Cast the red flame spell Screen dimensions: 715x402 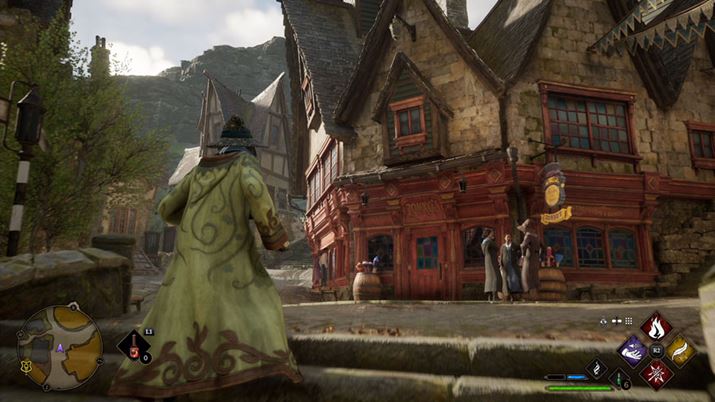[x=656, y=325]
